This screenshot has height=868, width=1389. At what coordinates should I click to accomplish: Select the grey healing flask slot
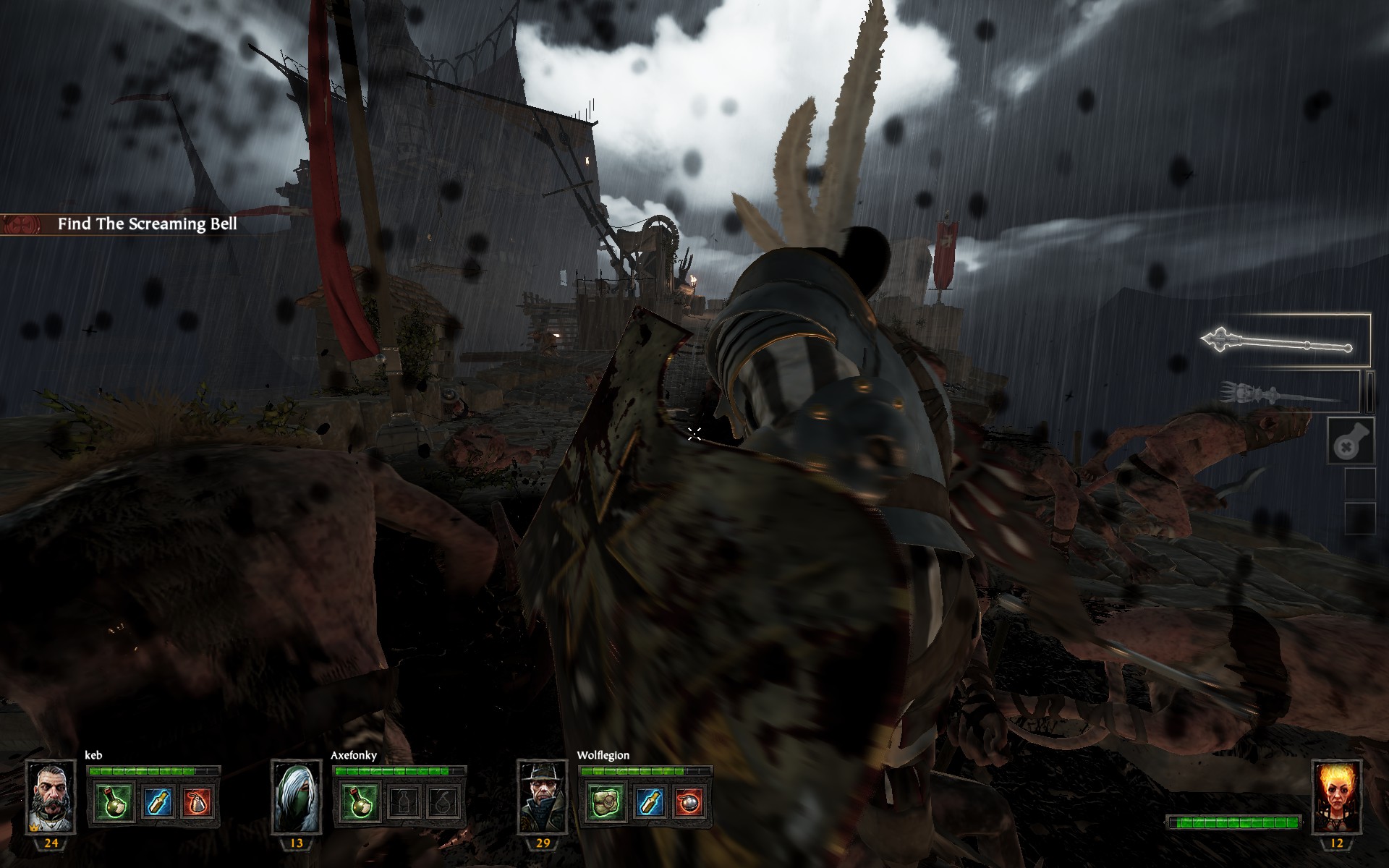tap(1350, 441)
